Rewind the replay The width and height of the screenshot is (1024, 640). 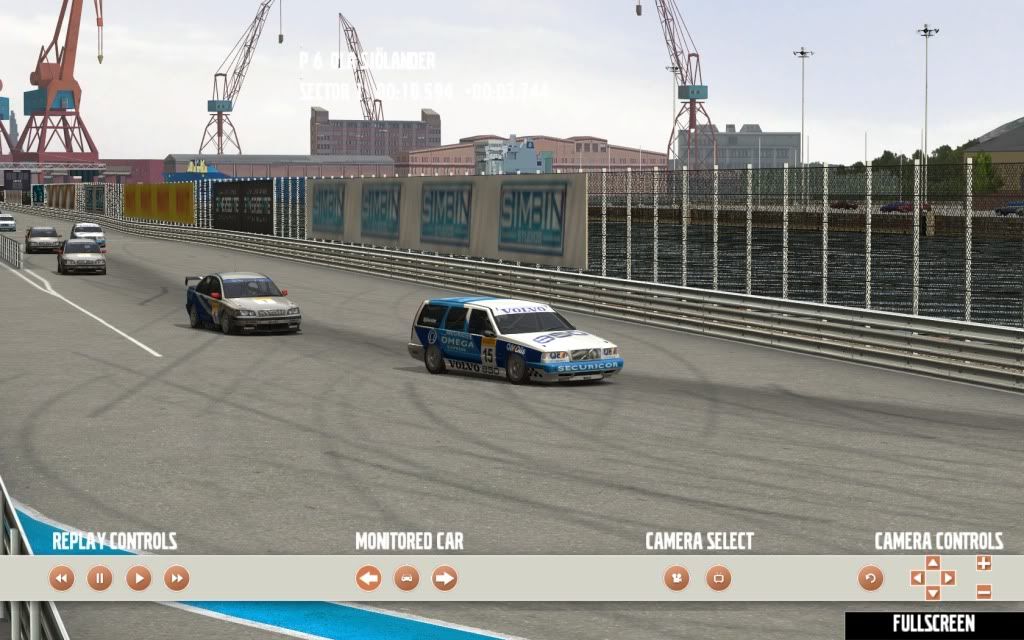(62, 578)
